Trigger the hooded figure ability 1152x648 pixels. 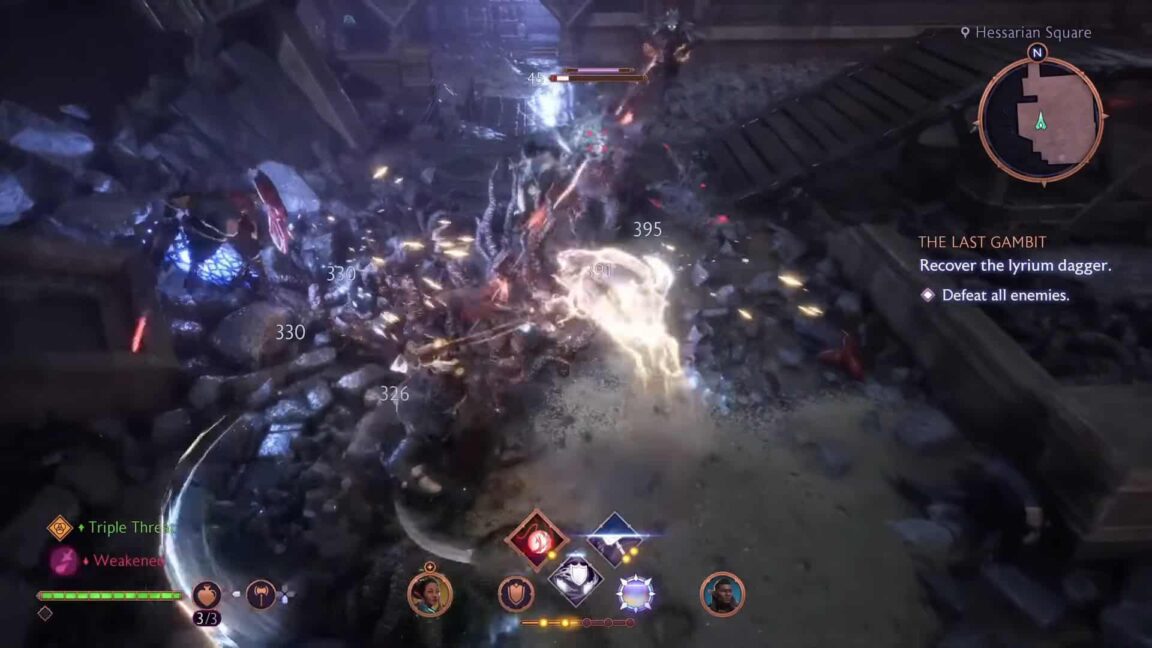click(x=575, y=577)
